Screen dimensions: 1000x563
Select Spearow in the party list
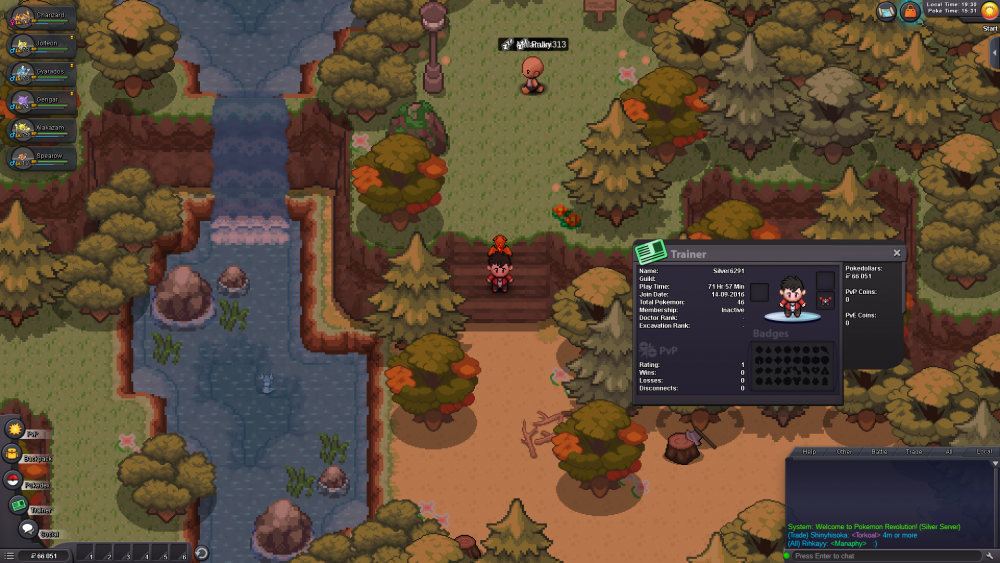(x=38, y=157)
